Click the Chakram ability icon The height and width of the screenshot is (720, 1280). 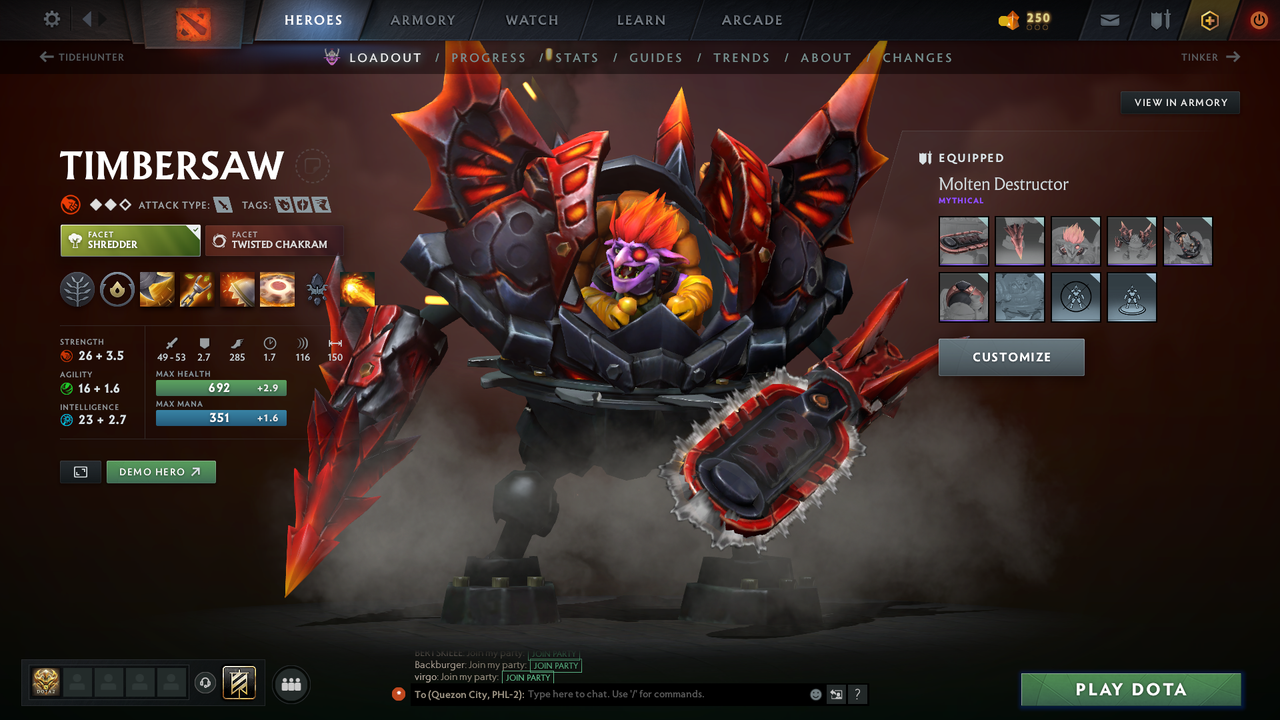[x=277, y=290]
